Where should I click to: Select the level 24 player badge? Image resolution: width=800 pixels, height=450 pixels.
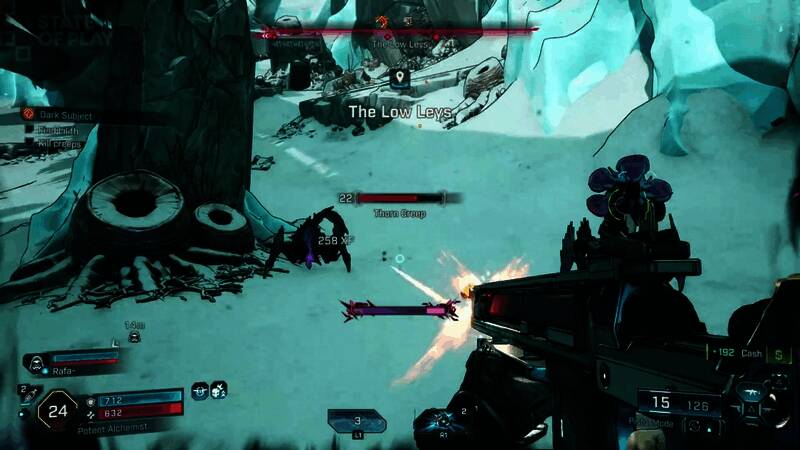click(x=57, y=408)
